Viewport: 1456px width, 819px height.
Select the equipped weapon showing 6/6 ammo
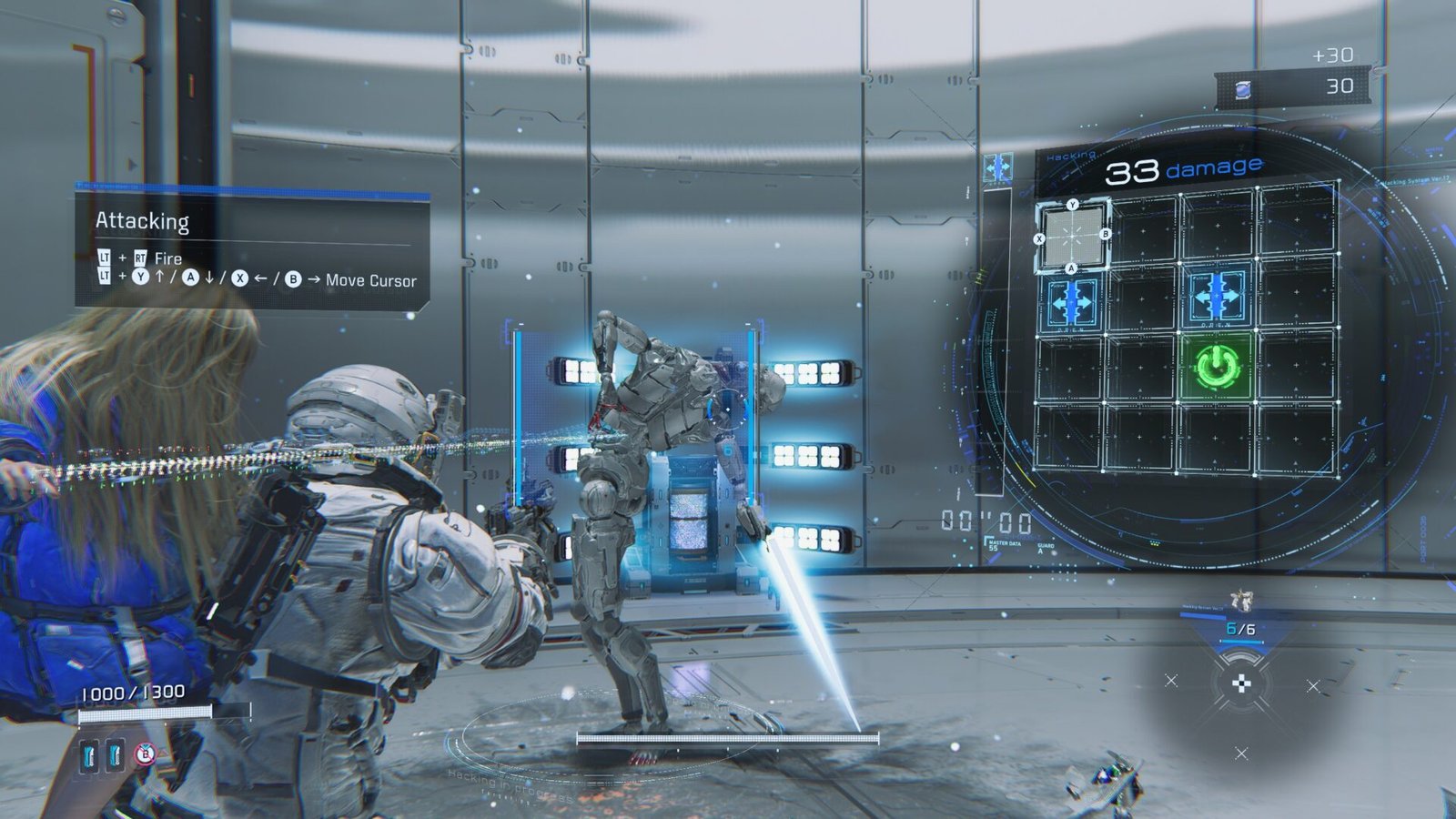[x=1240, y=621]
